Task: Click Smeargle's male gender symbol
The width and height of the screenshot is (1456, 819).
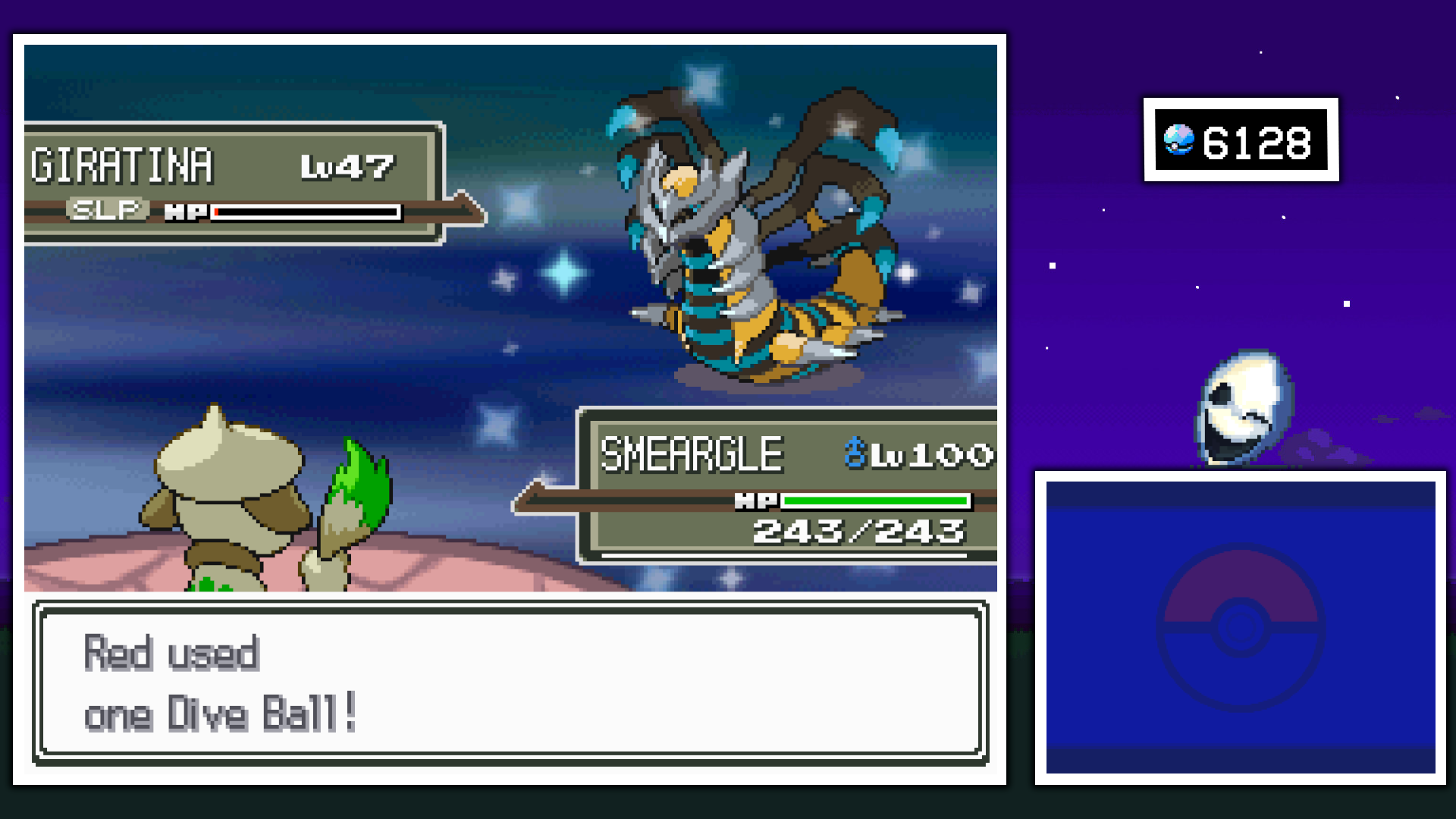Action: [x=856, y=451]
